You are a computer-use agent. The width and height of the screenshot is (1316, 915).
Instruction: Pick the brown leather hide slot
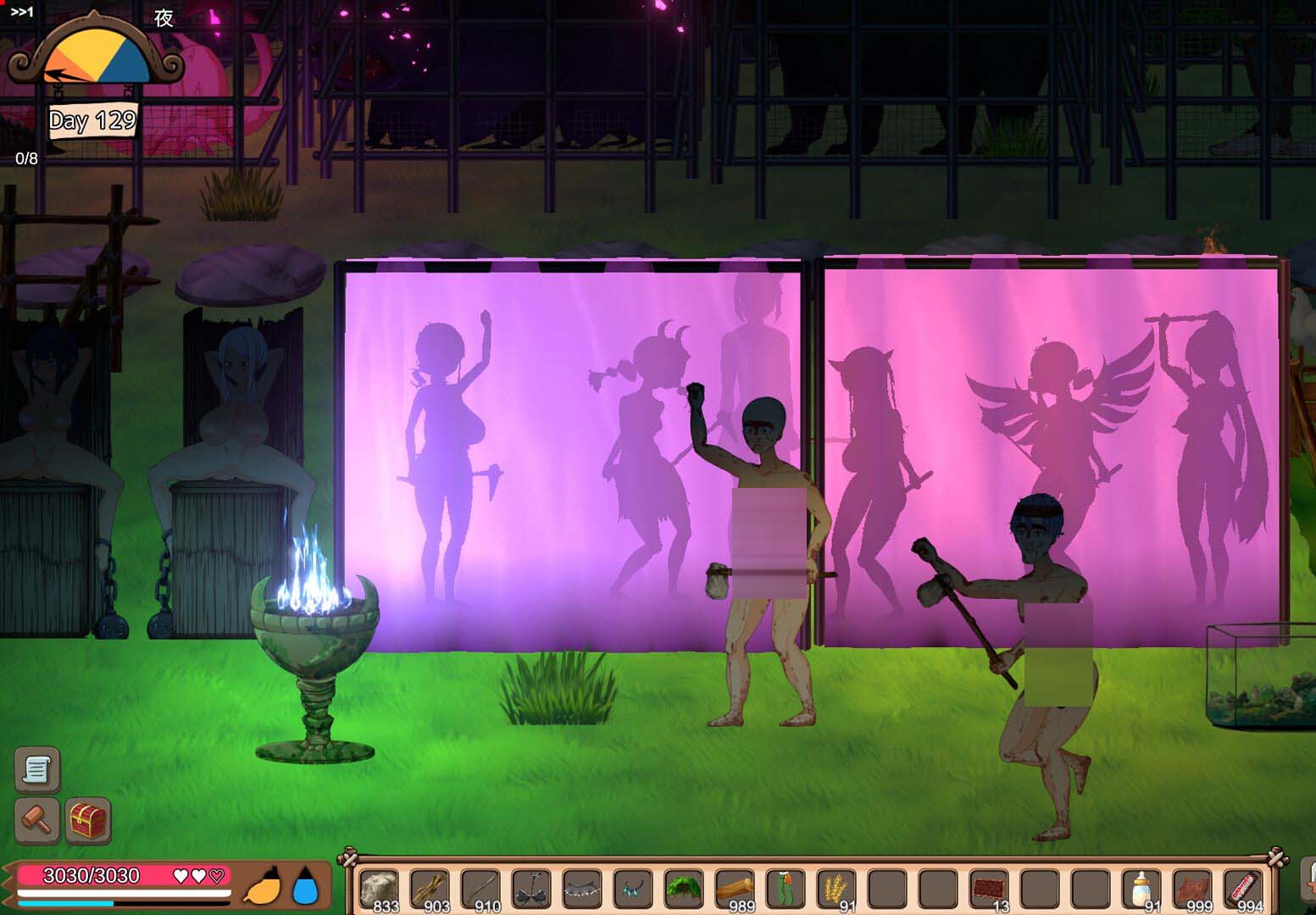pos(1192,890)
